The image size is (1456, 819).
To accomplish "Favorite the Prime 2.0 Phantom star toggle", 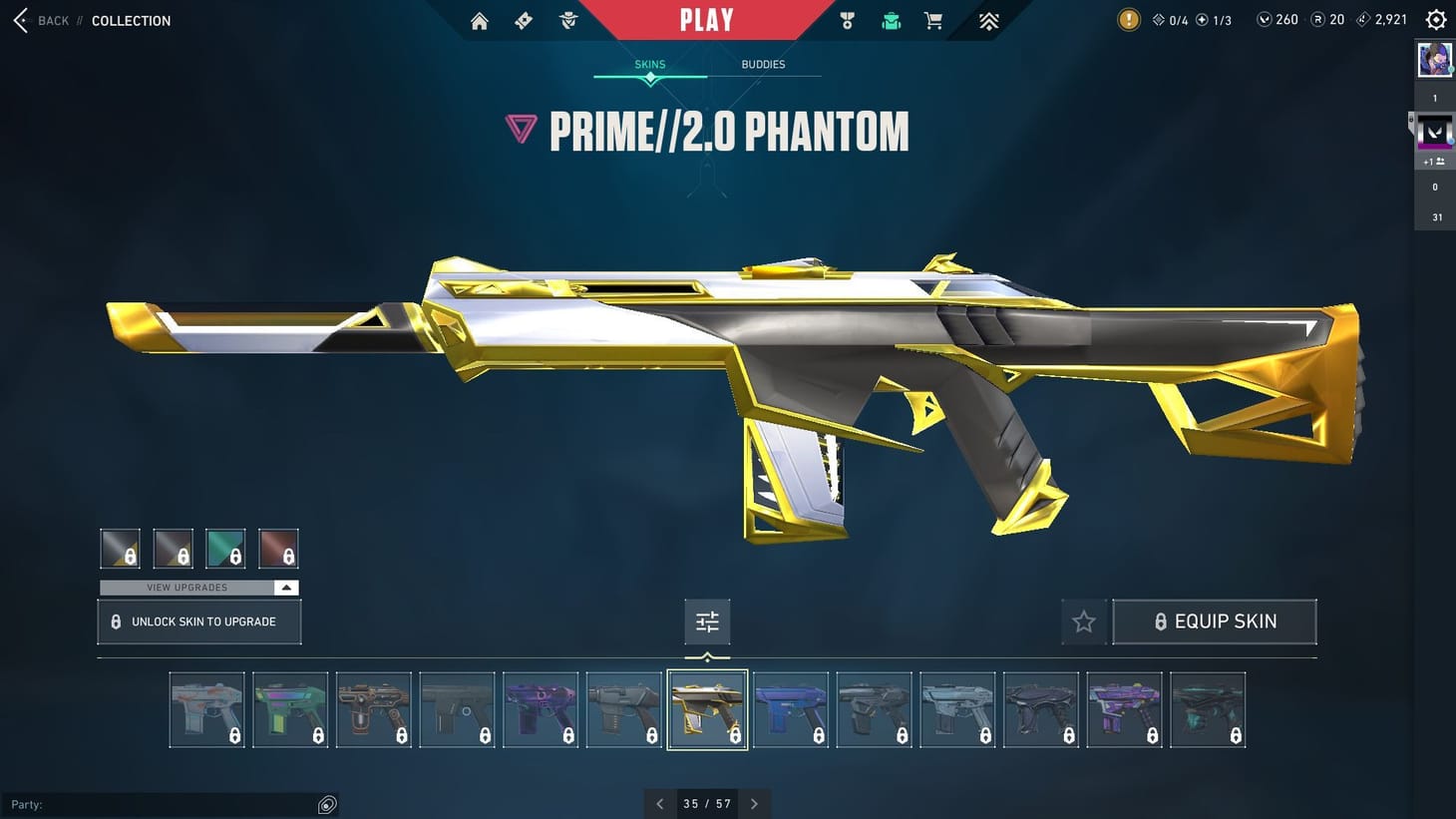I will [x=1083, y=620].
